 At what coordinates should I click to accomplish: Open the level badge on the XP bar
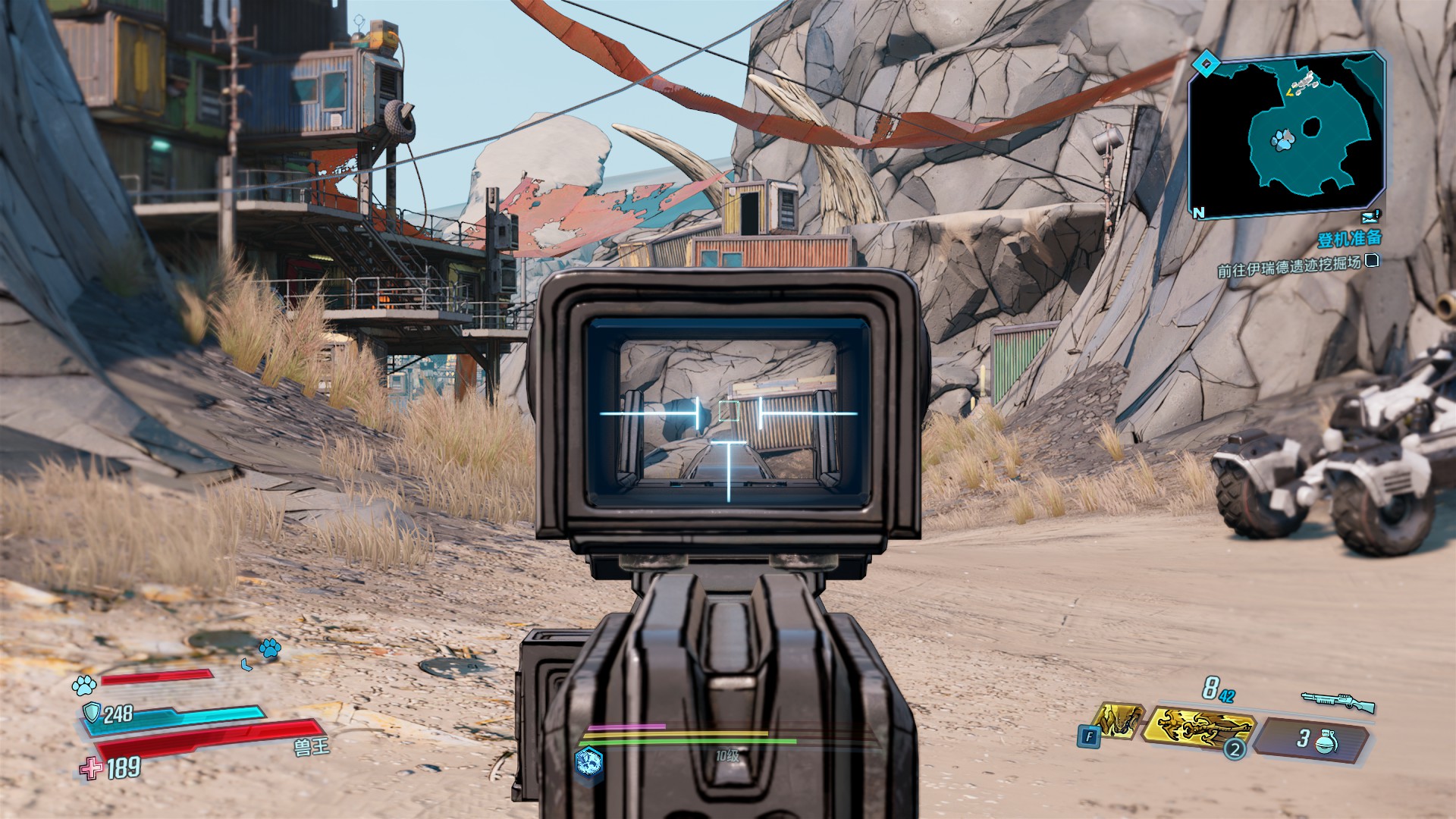(589, 761)
